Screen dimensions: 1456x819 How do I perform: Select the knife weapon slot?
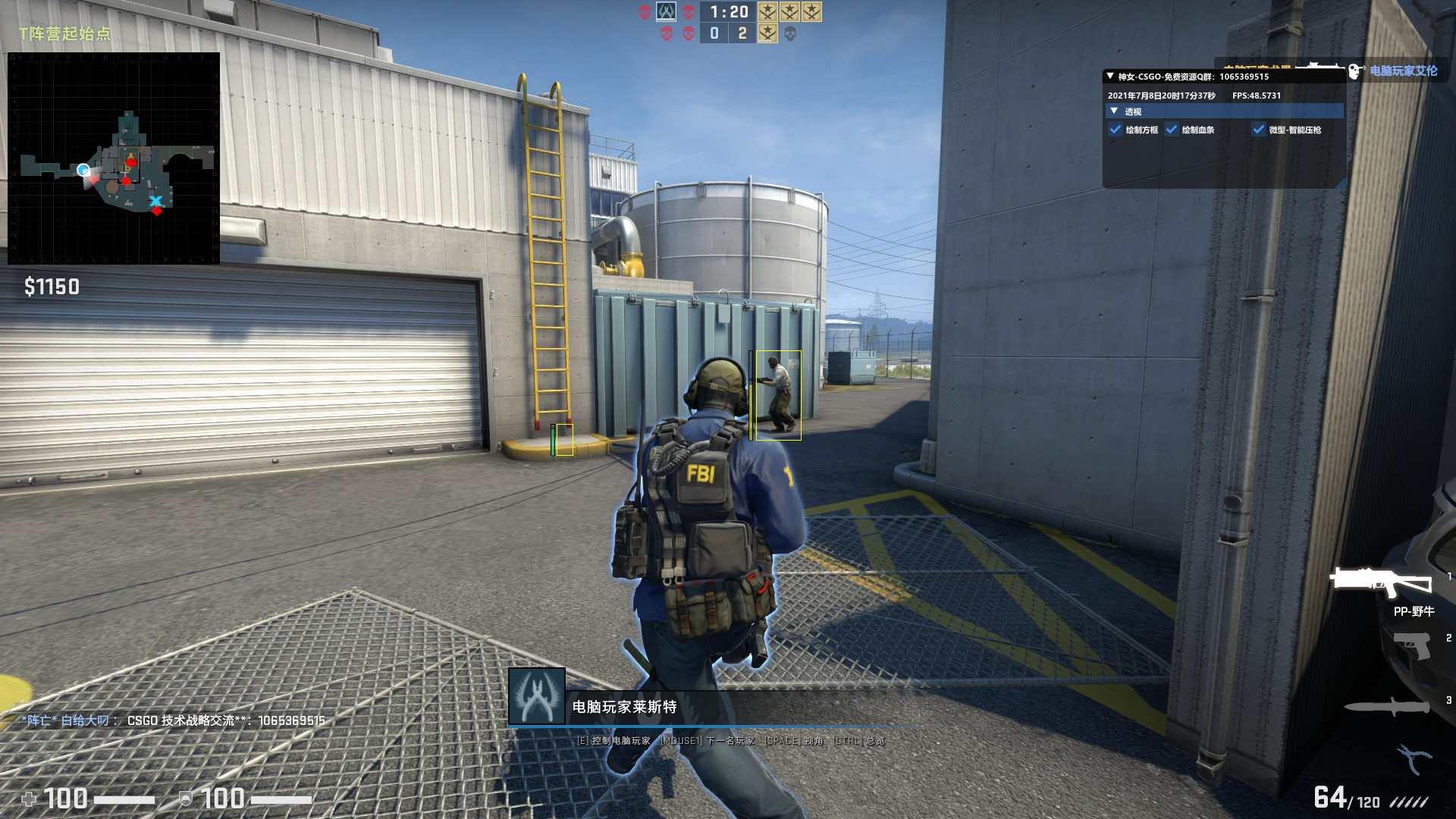[x=1388, y=707]
